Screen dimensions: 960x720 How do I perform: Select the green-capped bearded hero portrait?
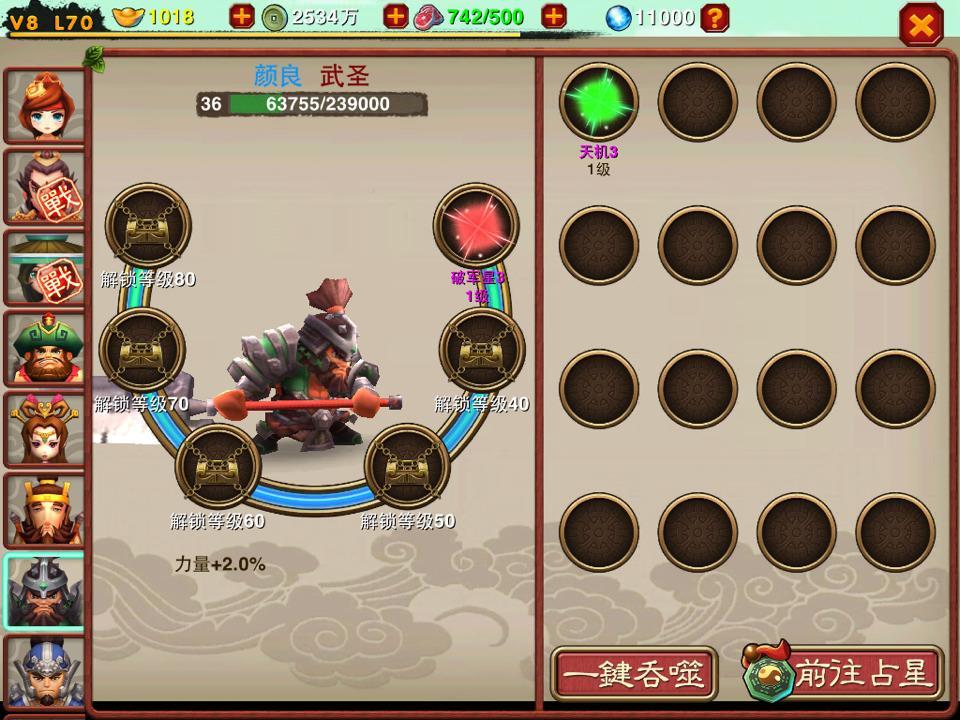coord(45,349)
